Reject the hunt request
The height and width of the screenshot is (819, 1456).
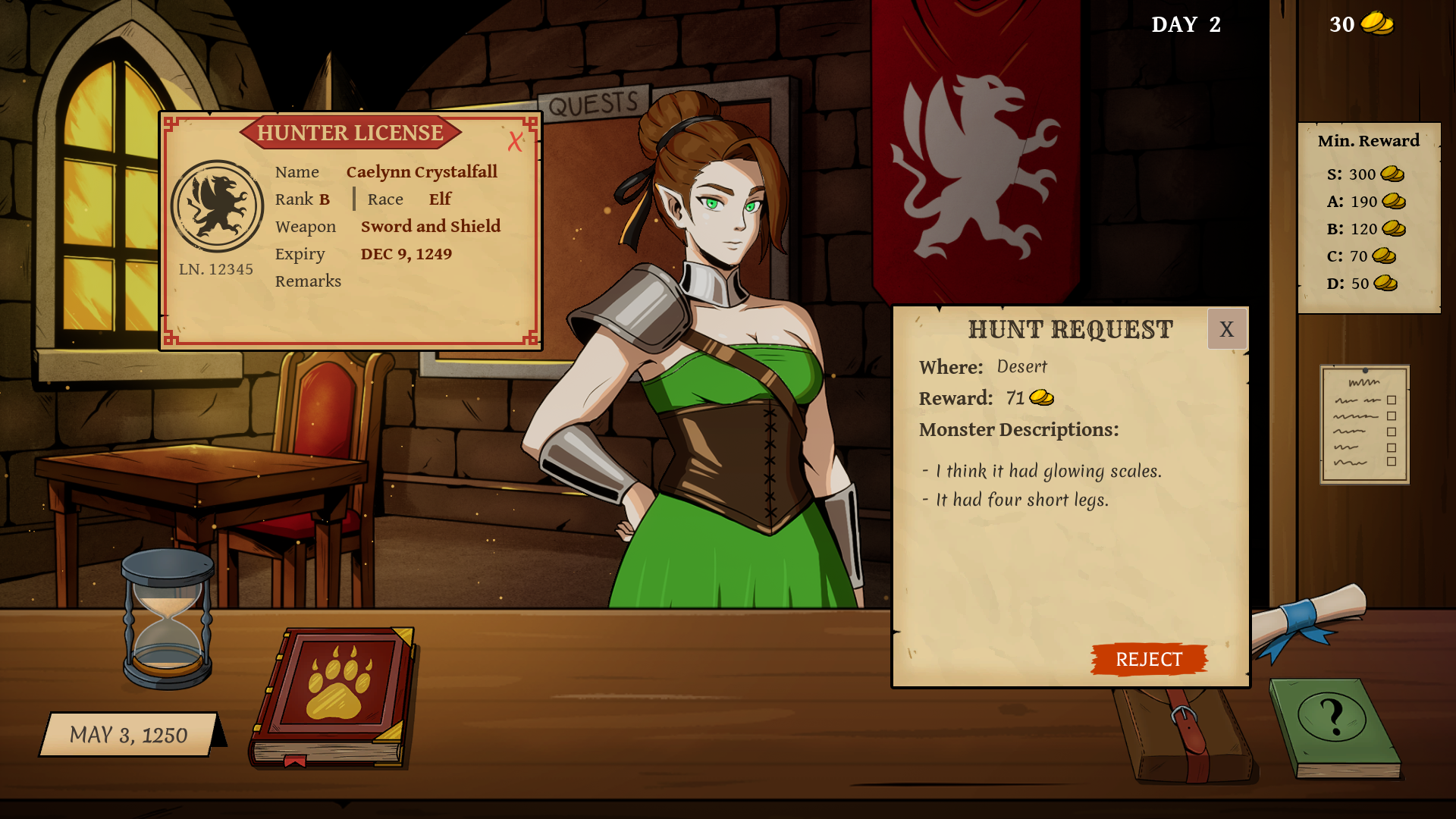[x=1148, y=659]
